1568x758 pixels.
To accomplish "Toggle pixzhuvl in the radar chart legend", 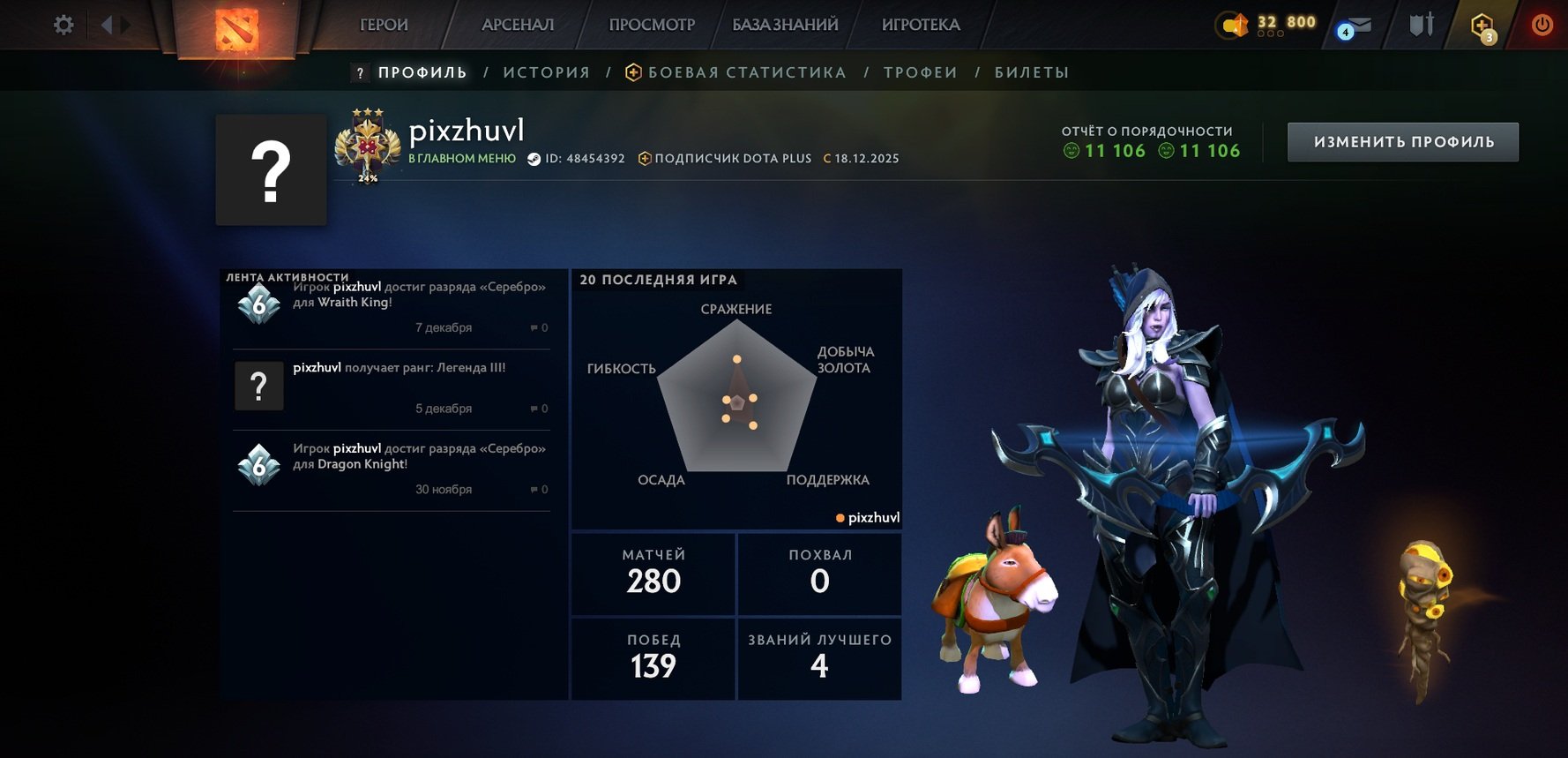I will 870,517.
